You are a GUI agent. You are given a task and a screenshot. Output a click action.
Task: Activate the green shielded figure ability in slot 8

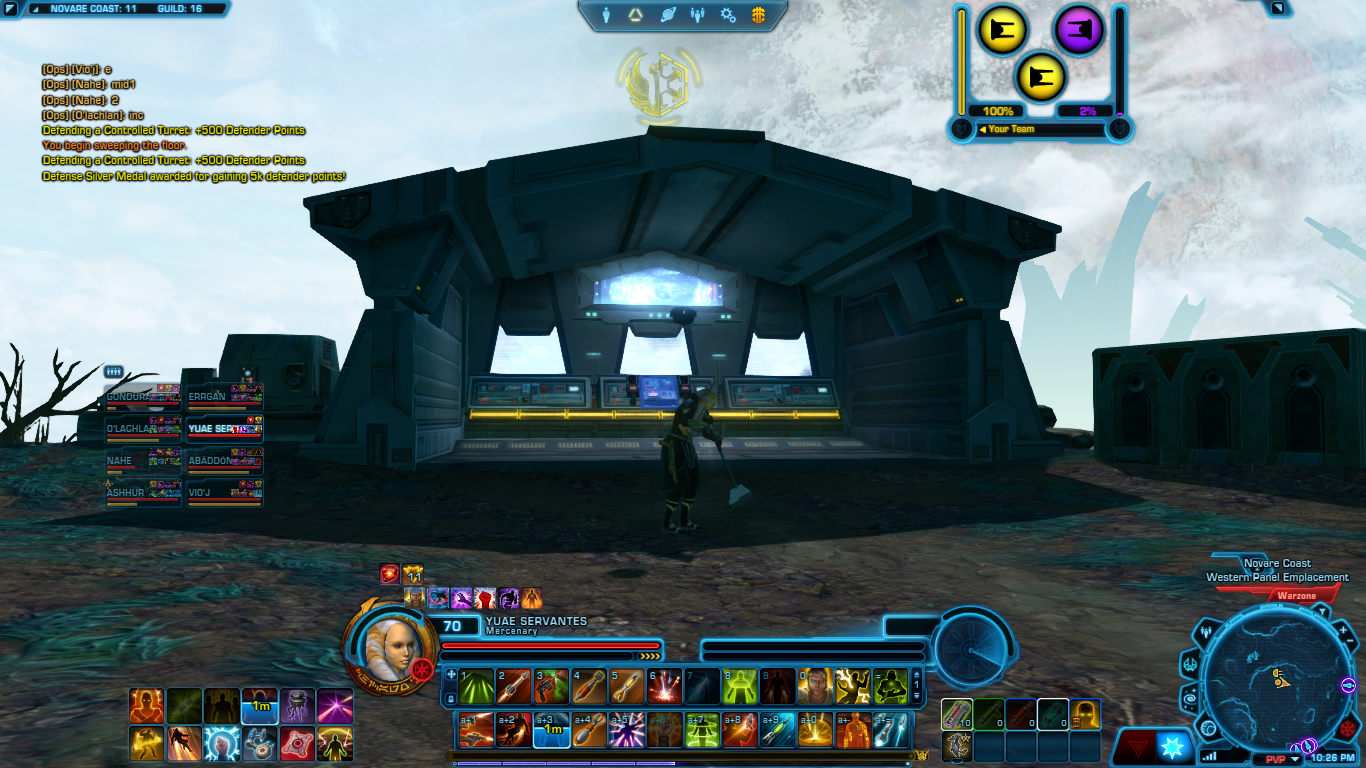[740, 685]
